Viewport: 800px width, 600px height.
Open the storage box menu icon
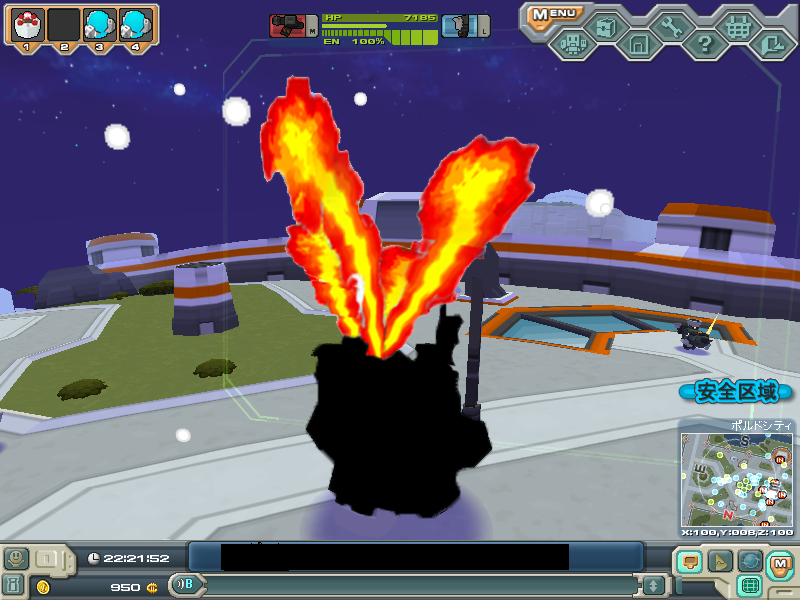point(605,26)
